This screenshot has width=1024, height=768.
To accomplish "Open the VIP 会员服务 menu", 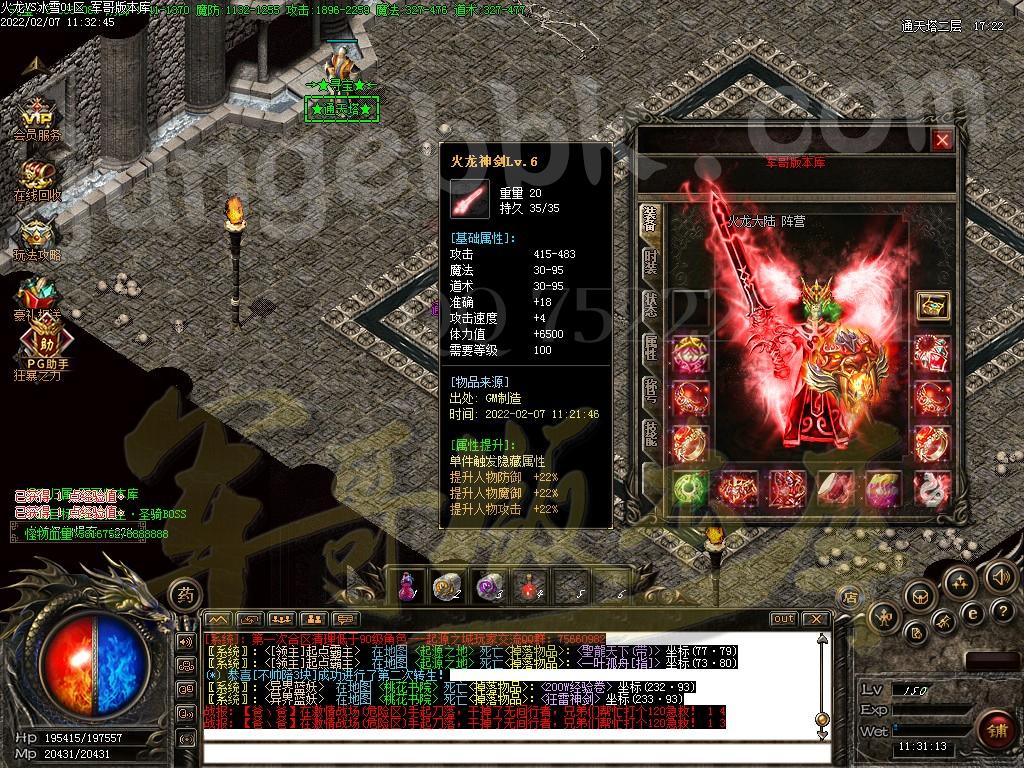I will (x=37, y=117).
